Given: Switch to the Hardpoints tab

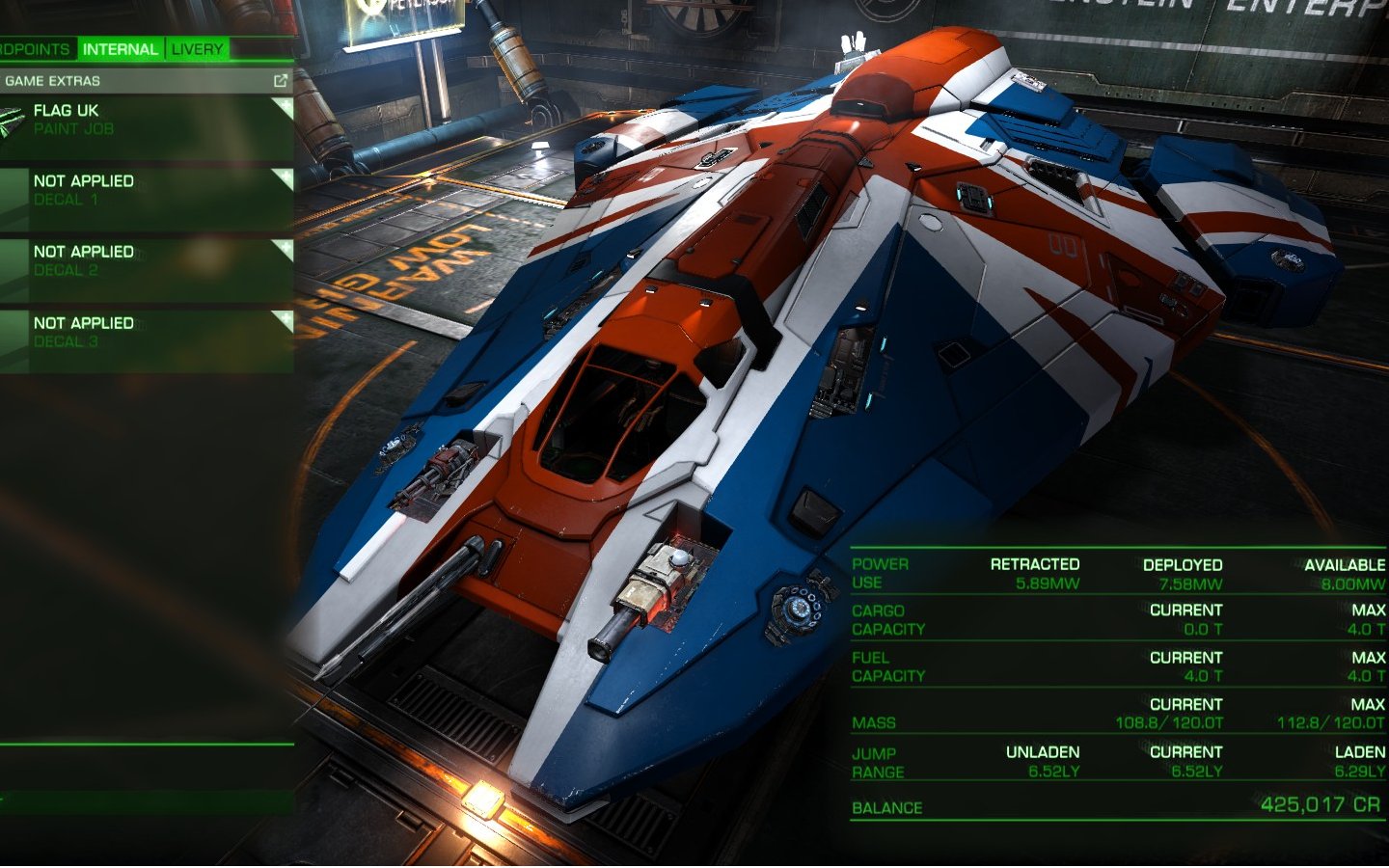Looking at the screenshot, I should point(36,49).
